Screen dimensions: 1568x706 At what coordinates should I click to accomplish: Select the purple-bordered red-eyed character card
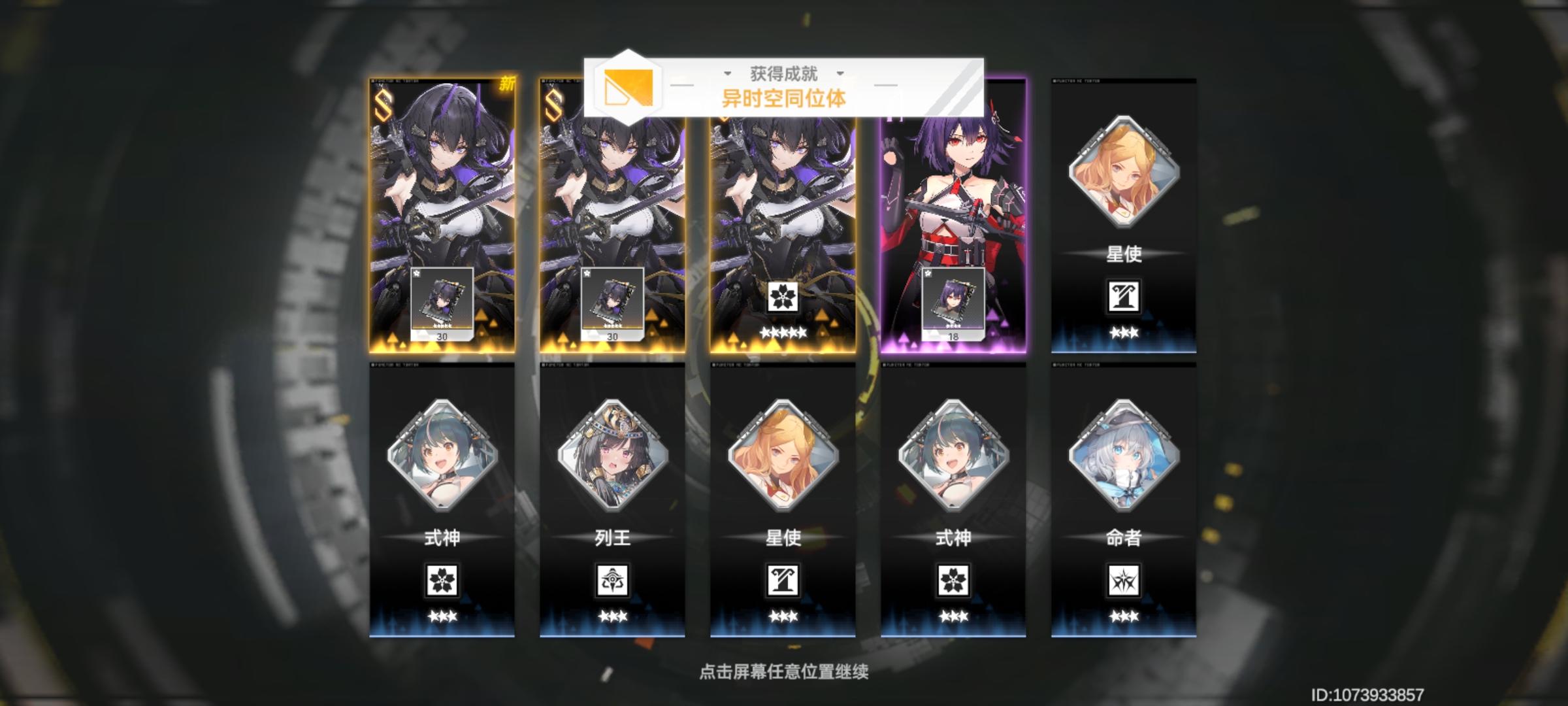coord(954,209)
